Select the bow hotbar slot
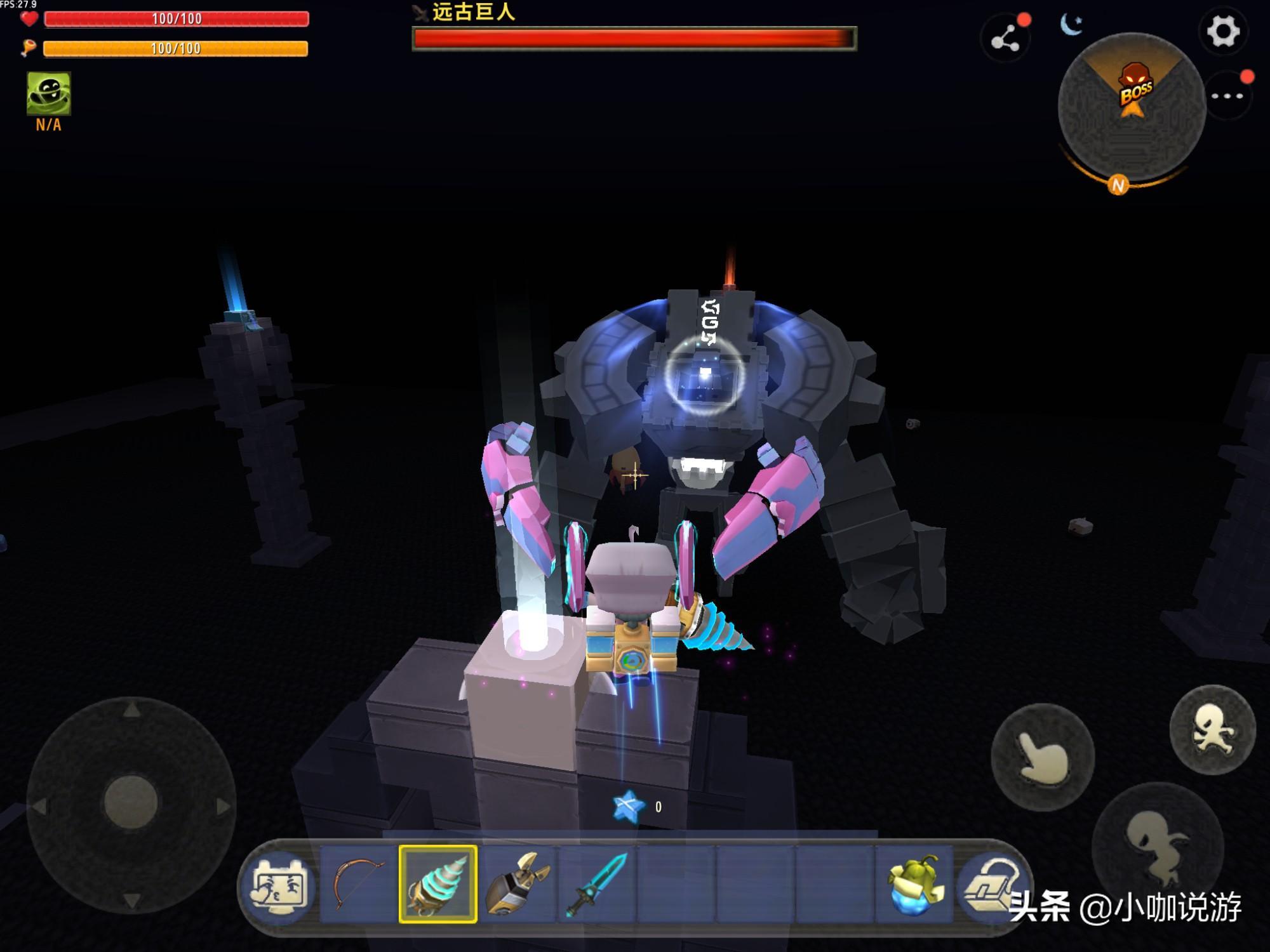The image size is (1270, 952). [x=358, y=883]
